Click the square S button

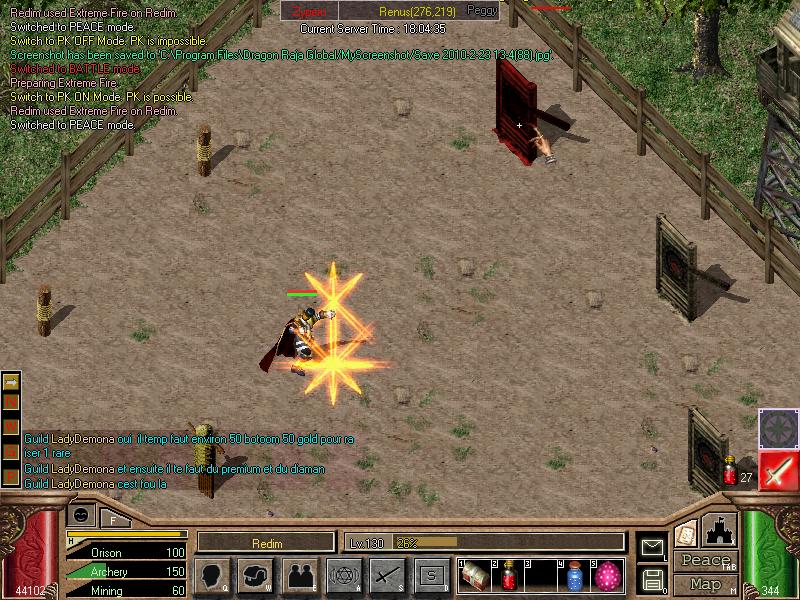pos(431,576)
